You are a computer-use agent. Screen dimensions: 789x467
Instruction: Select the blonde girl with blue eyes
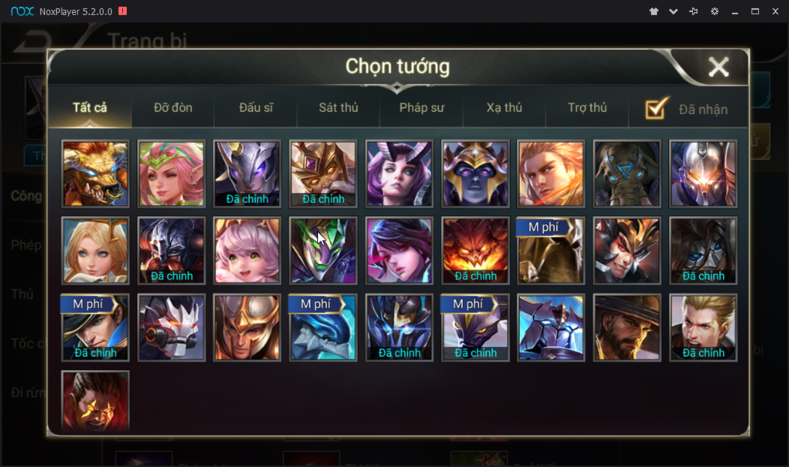click(x=95, y=250)
